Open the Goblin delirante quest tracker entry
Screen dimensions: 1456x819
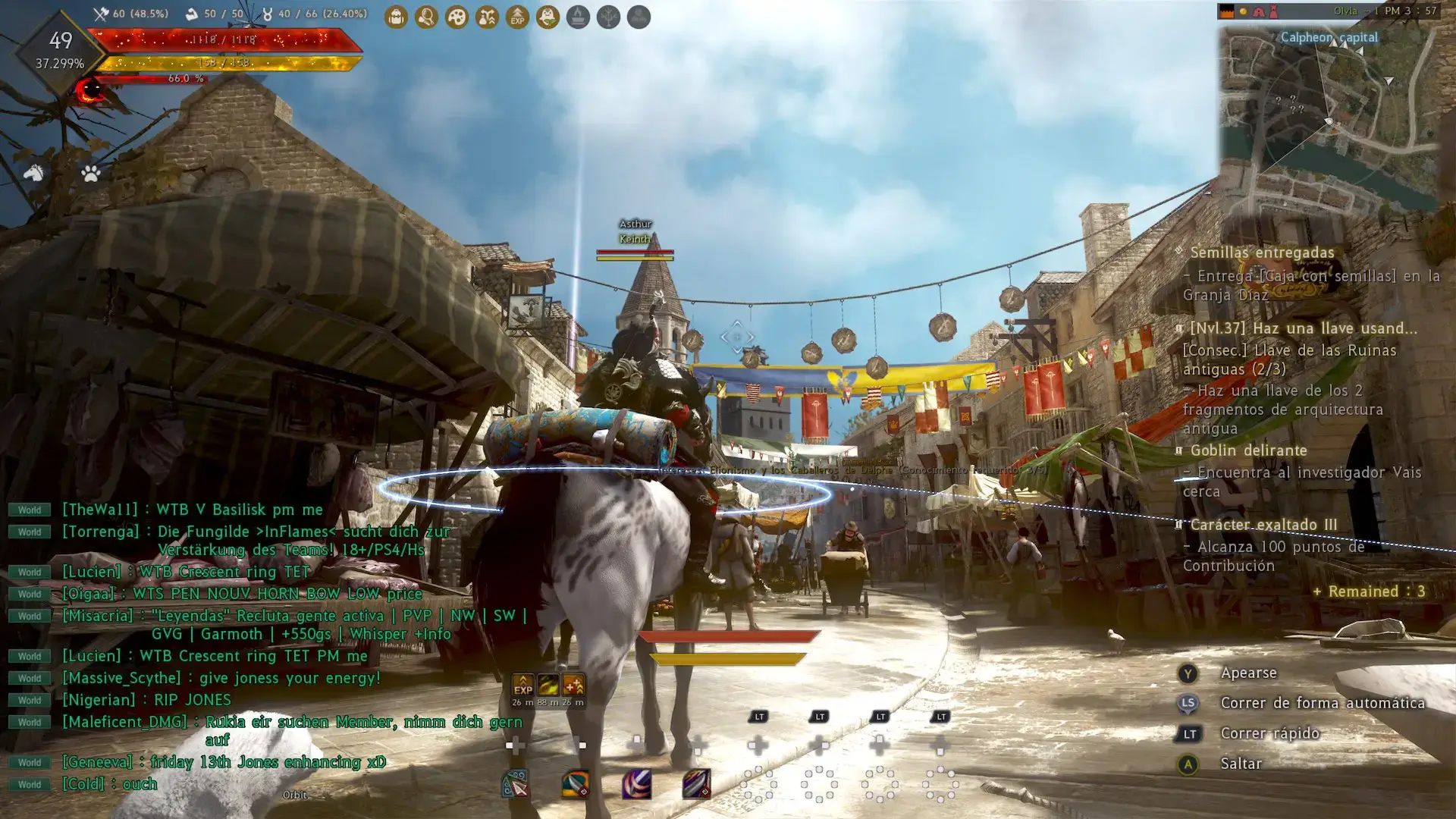(x=1248, y=450)
